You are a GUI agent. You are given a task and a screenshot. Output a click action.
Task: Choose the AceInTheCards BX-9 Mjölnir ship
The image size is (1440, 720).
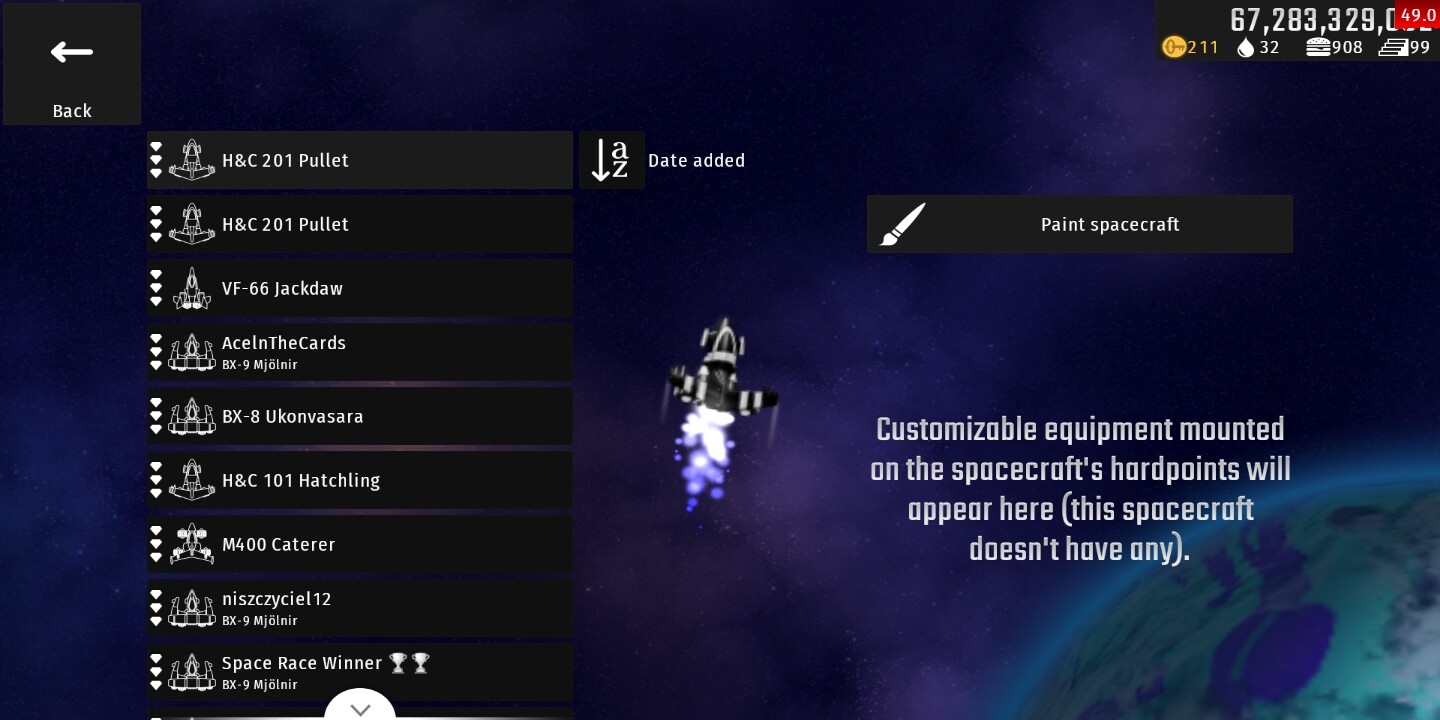(360, 352)
